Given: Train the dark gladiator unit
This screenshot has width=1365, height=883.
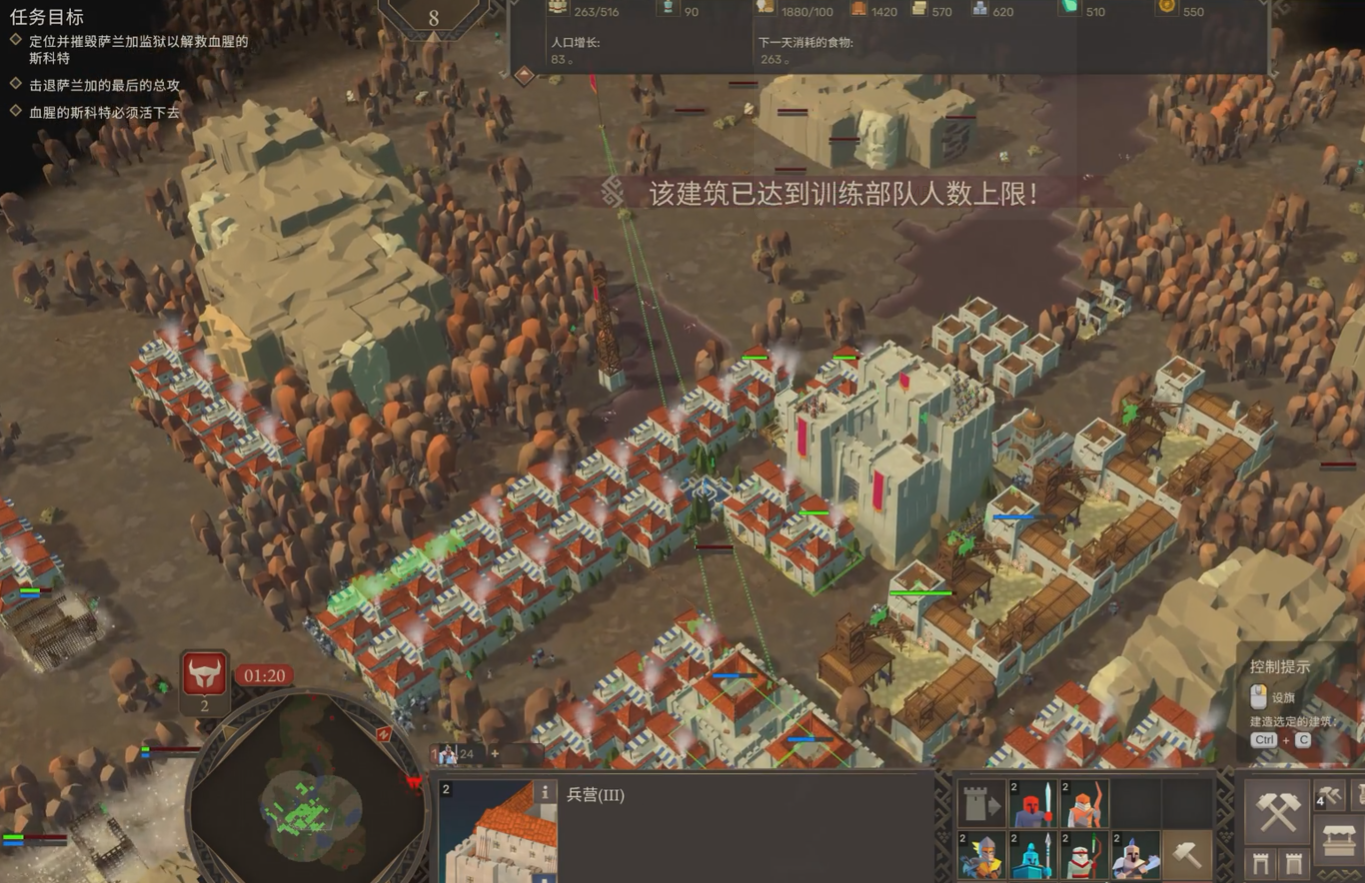Looking at the screenshot, I should (x=1135, y=853).
